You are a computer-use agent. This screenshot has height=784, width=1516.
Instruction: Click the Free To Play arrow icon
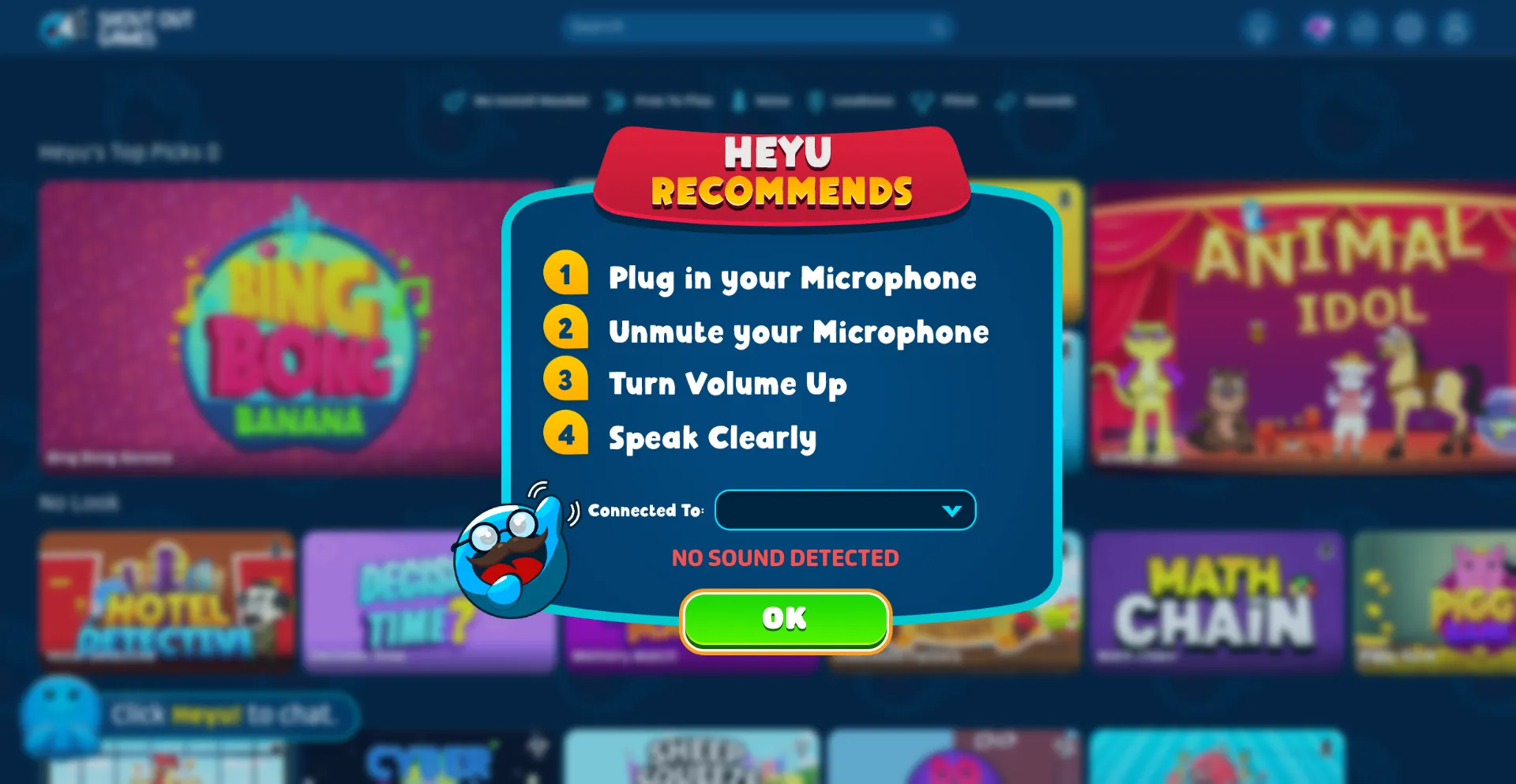pos(614,100)
